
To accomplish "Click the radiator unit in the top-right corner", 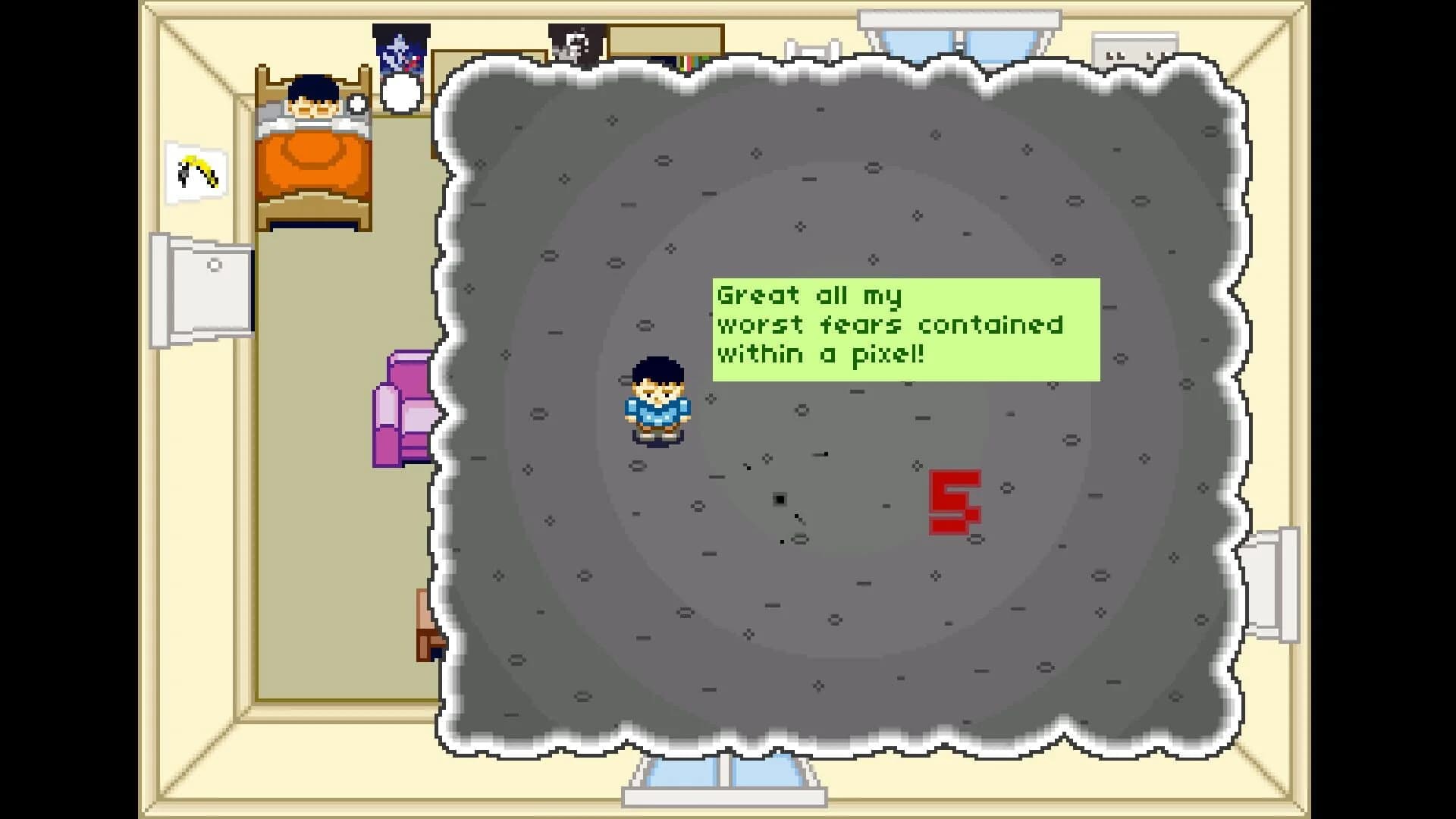I will (x=1134, y=47).
